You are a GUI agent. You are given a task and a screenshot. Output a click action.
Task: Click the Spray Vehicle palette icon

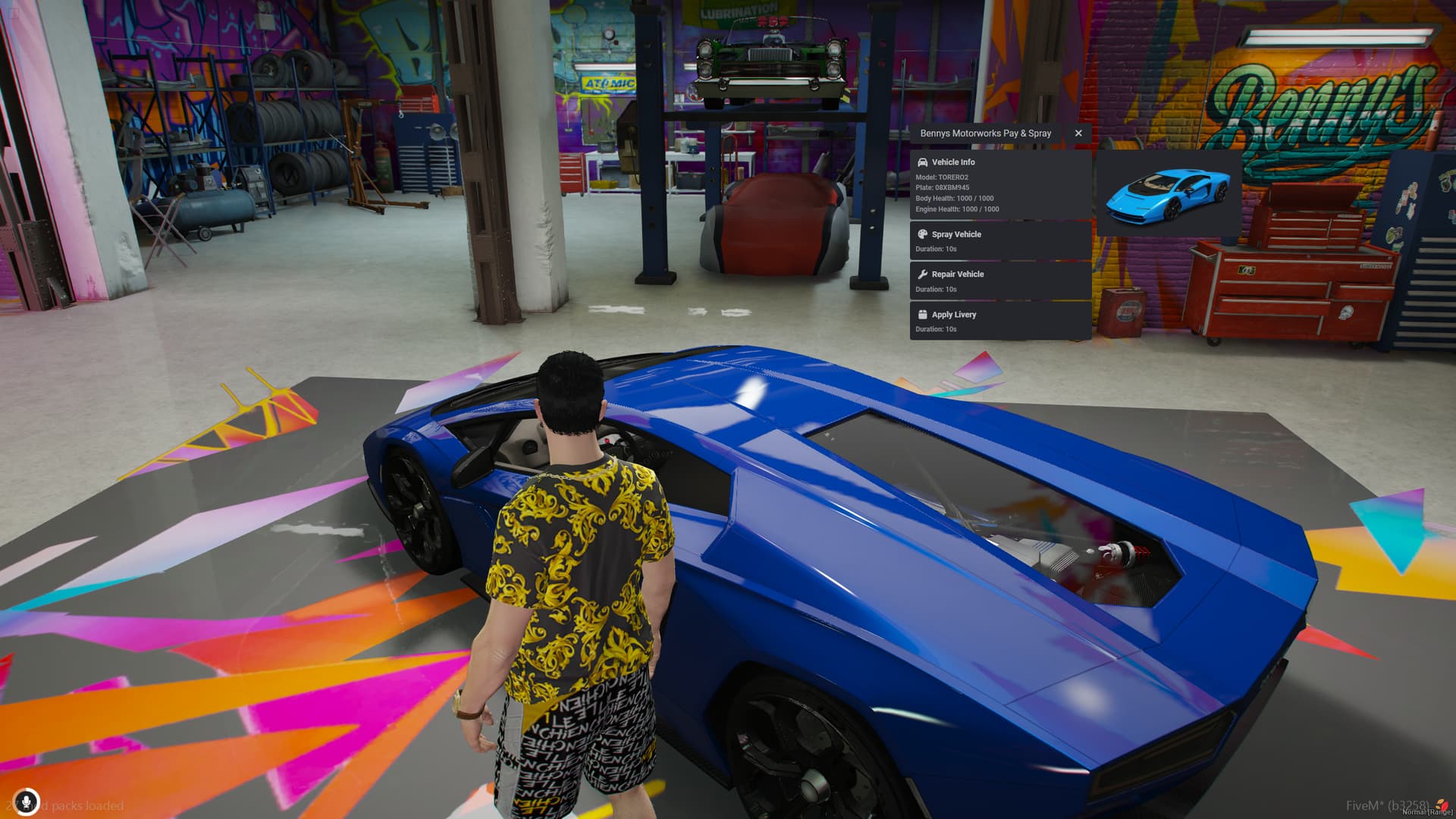point(922,234)
